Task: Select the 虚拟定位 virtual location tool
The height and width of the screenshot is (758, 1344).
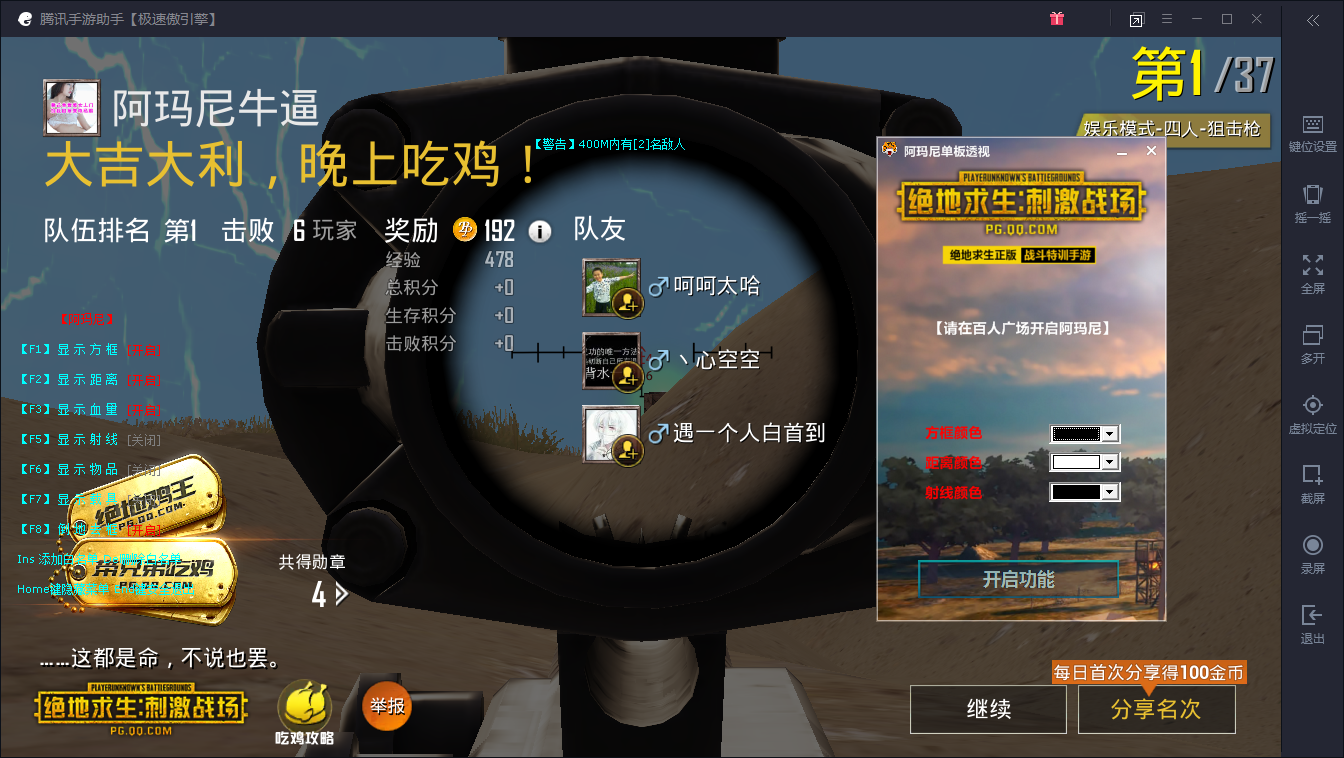Action: (x=1312, y=405)
